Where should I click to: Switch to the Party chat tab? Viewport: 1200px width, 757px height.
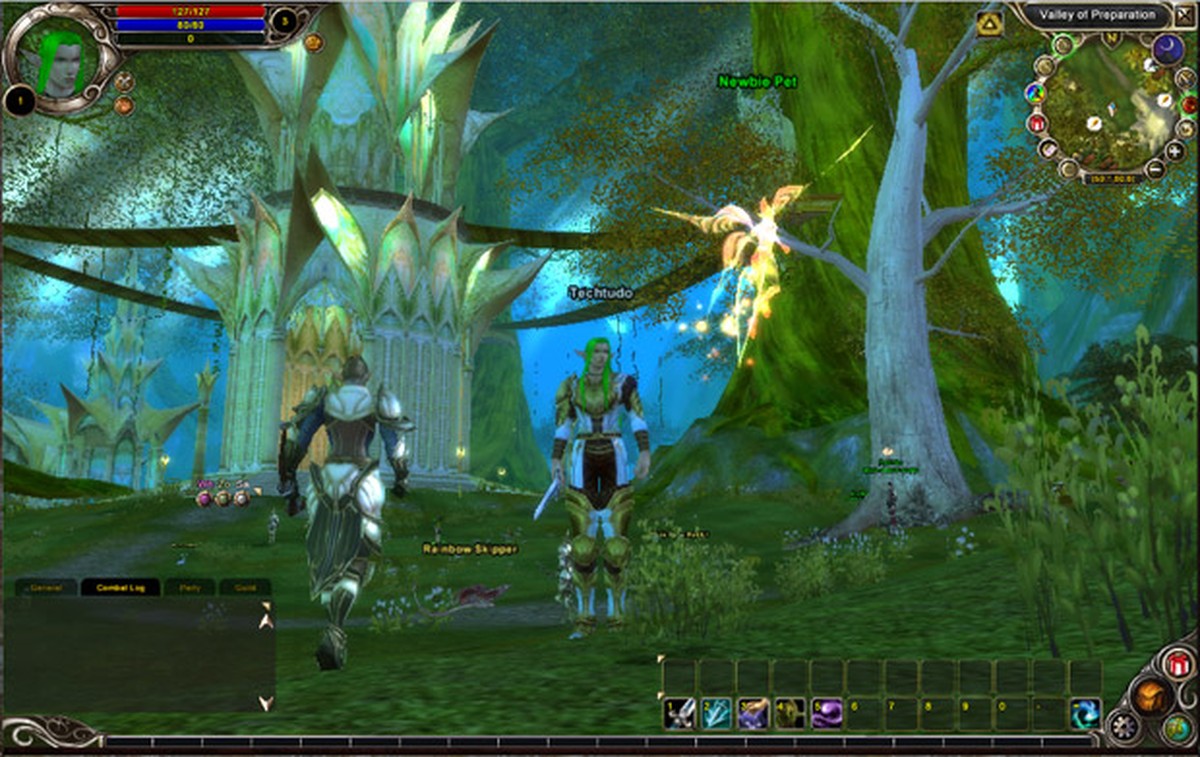click(x=189, y=587)
